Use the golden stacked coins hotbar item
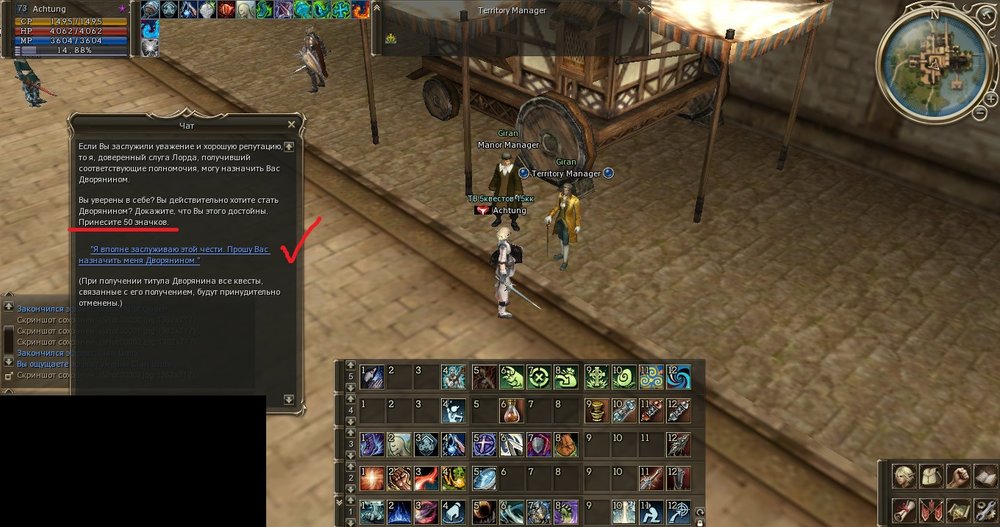 (x=596, y=411)
